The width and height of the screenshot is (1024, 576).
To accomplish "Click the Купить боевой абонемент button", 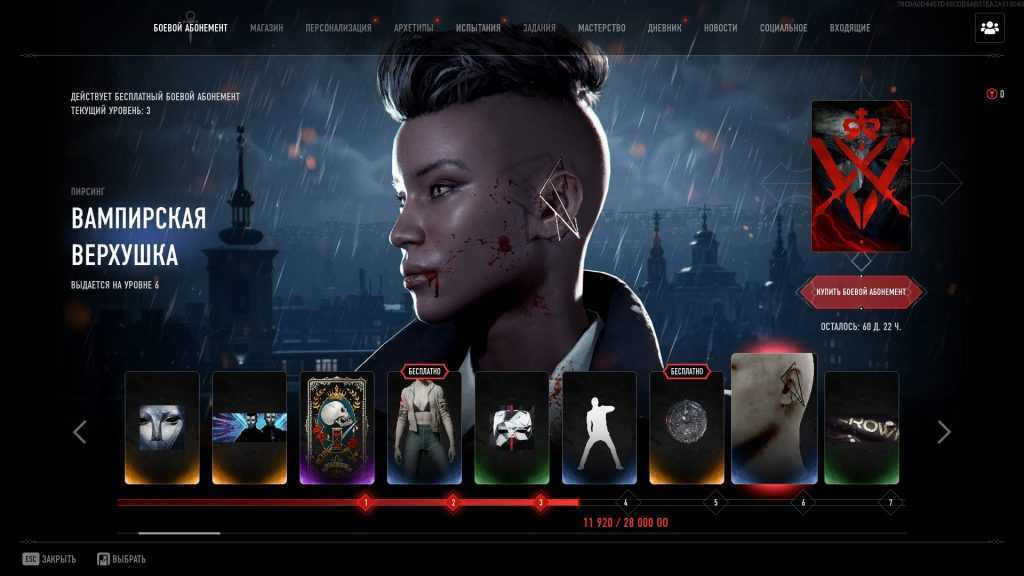I will (x=860, y=292).
